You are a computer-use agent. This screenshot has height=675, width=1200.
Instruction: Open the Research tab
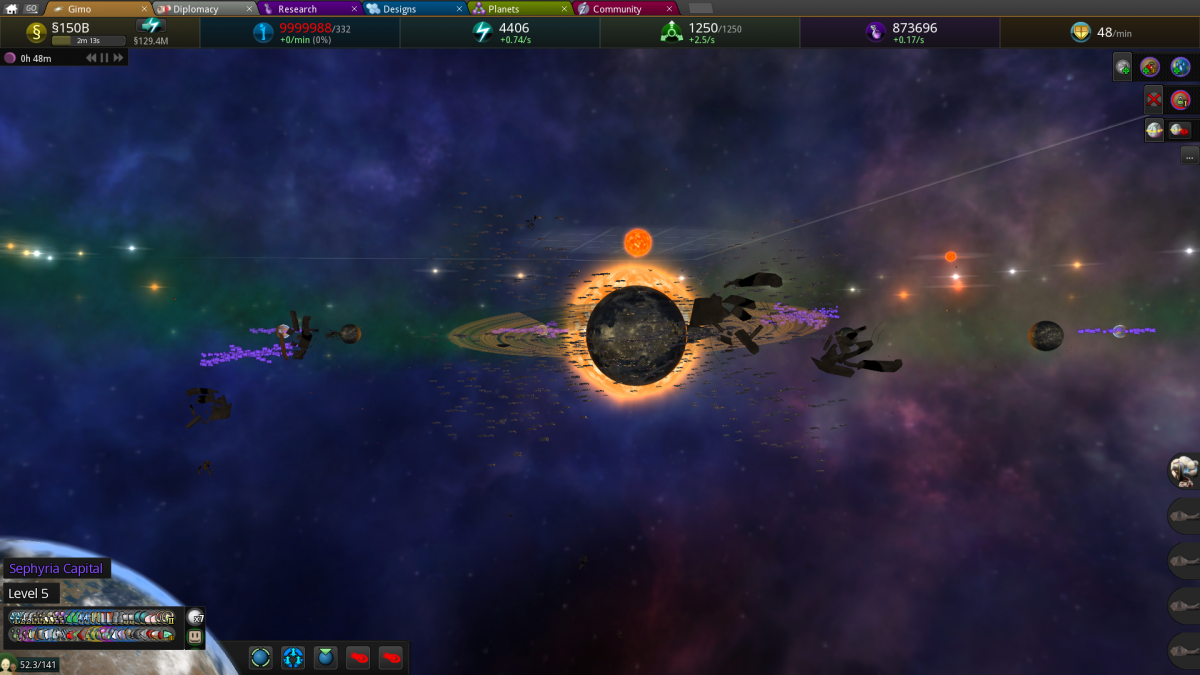298,9
